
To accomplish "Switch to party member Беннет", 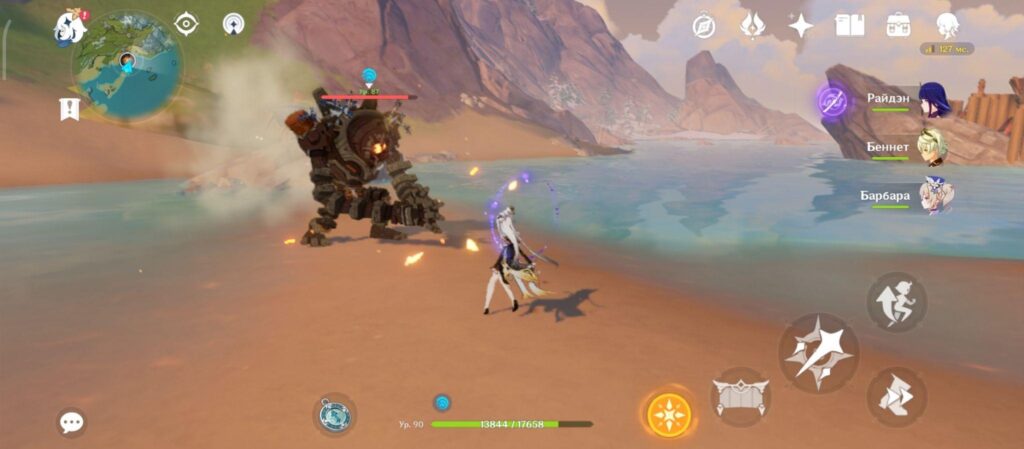I will (934, 147).
